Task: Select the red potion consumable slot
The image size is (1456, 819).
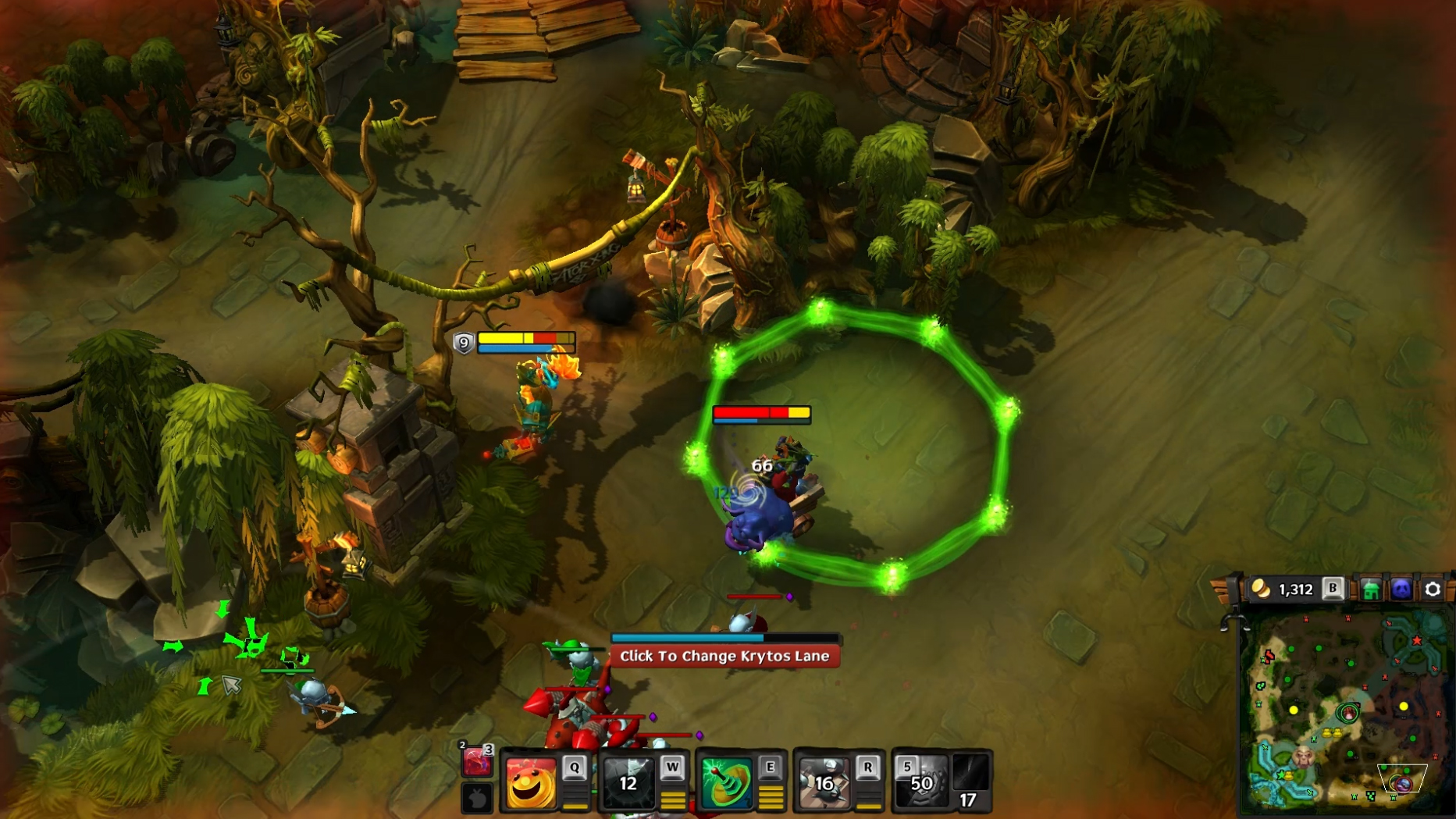Action: pos(476,761)
